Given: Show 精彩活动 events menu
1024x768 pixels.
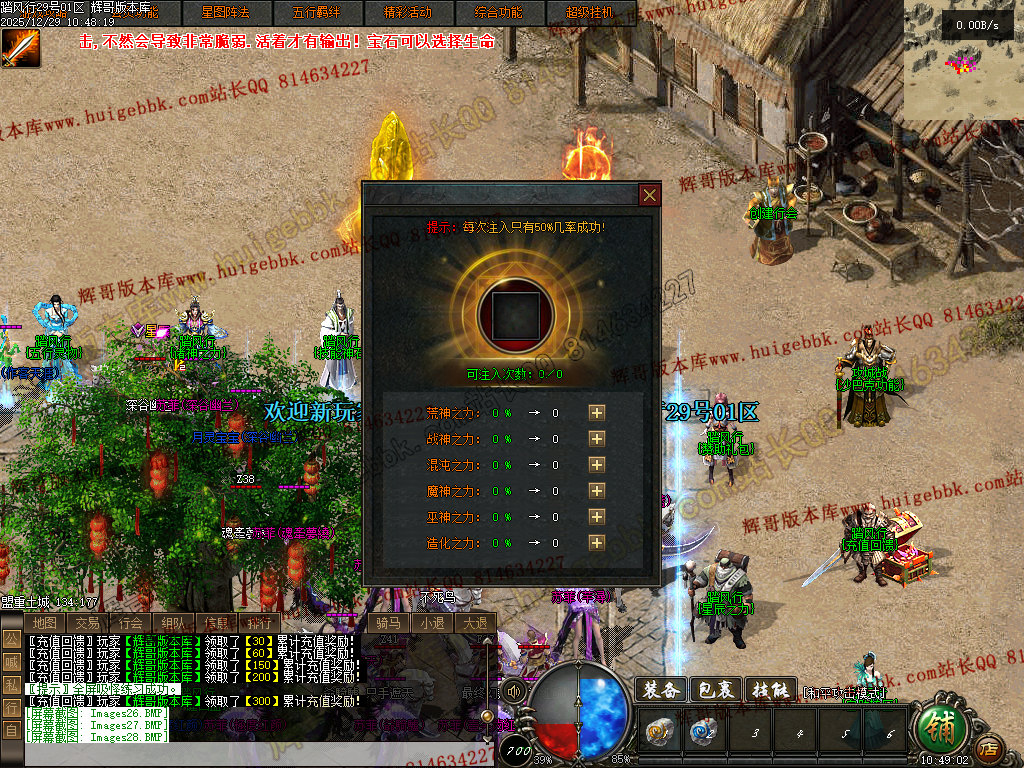Looking at the screenshot, I should click(408, 13).
